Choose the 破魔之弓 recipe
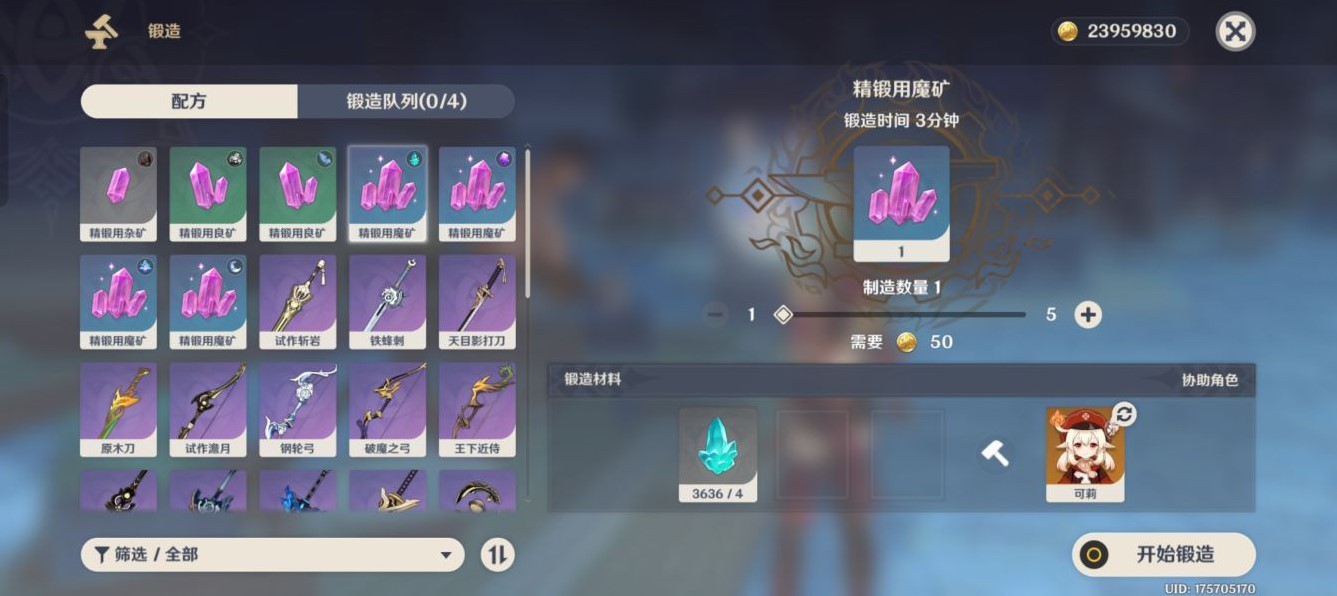Screen dimensions: 1337x596 coord(387,409)
